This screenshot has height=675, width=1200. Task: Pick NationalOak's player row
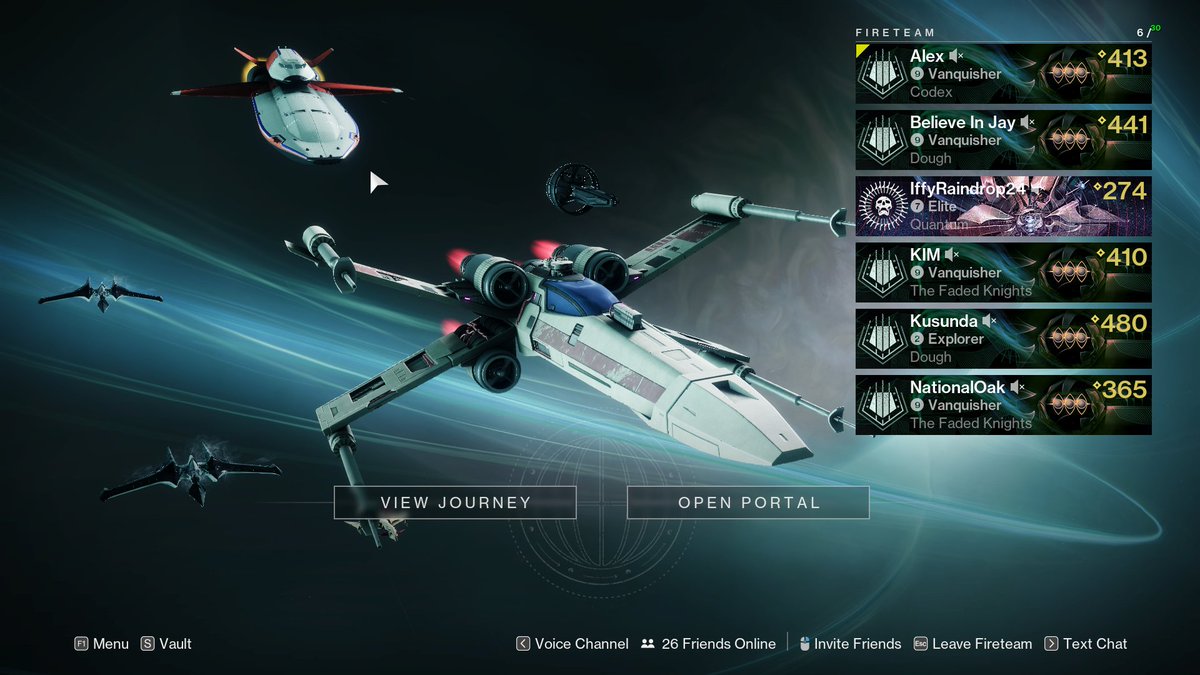coord(1003,405)
